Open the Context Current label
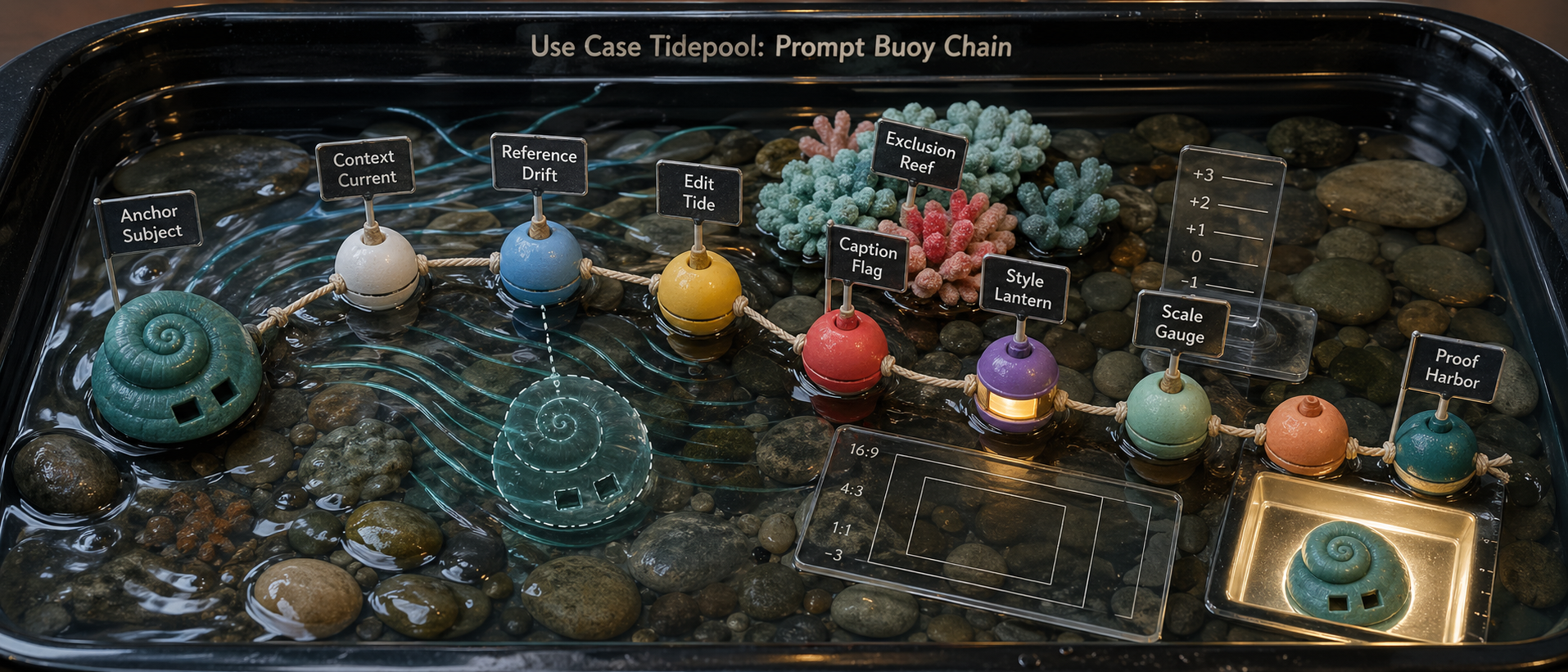Viewport: 1568px width, 672px height. (364, 168)
